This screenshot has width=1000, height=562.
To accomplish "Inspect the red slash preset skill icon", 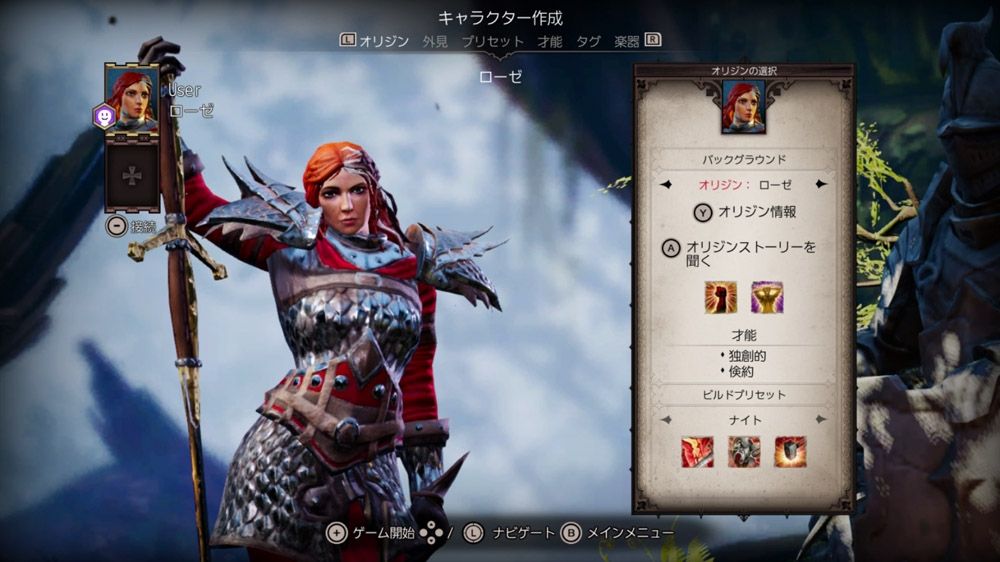I will click(697, 452).
